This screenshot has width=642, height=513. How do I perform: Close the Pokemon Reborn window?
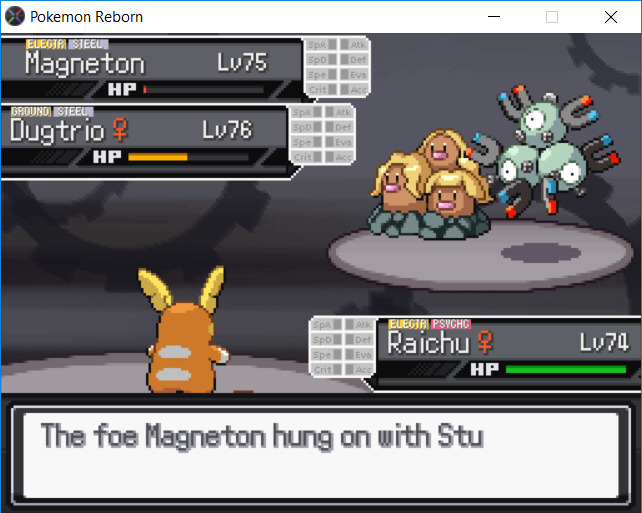[x=610, y=17]
